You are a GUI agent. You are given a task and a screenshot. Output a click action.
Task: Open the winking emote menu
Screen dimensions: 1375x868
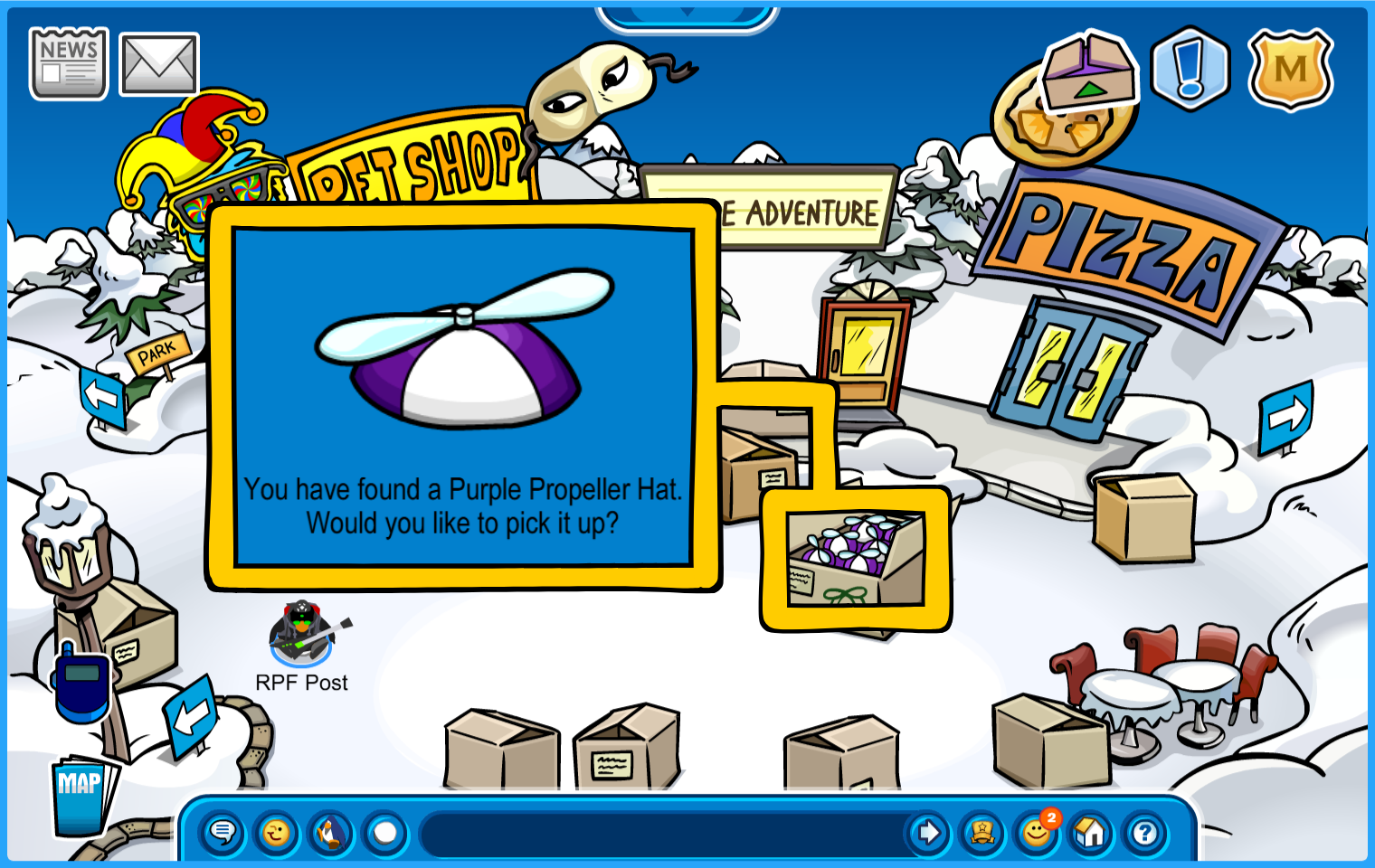tap(277, 832)
